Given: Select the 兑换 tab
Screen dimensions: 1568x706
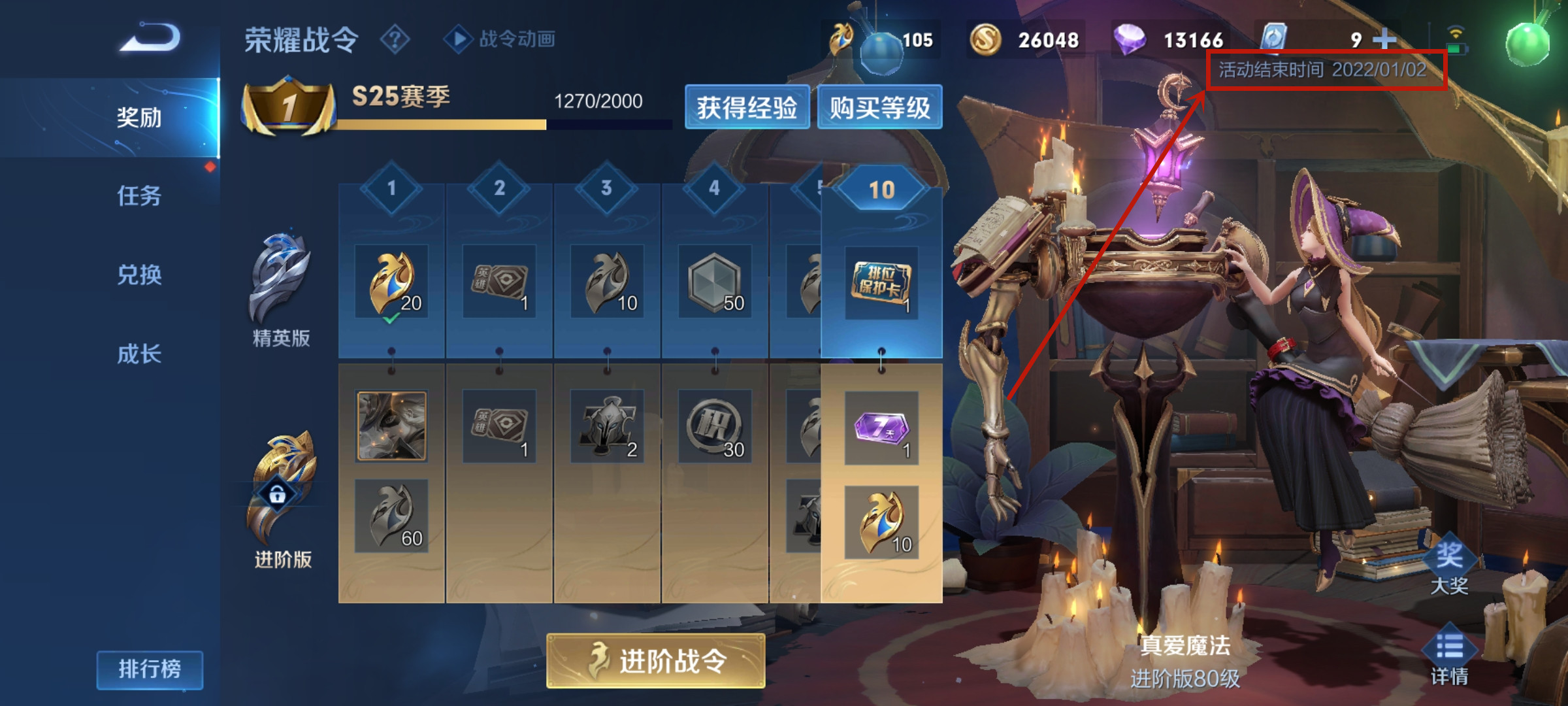Looking at the screenshot, I should (139, 275).
